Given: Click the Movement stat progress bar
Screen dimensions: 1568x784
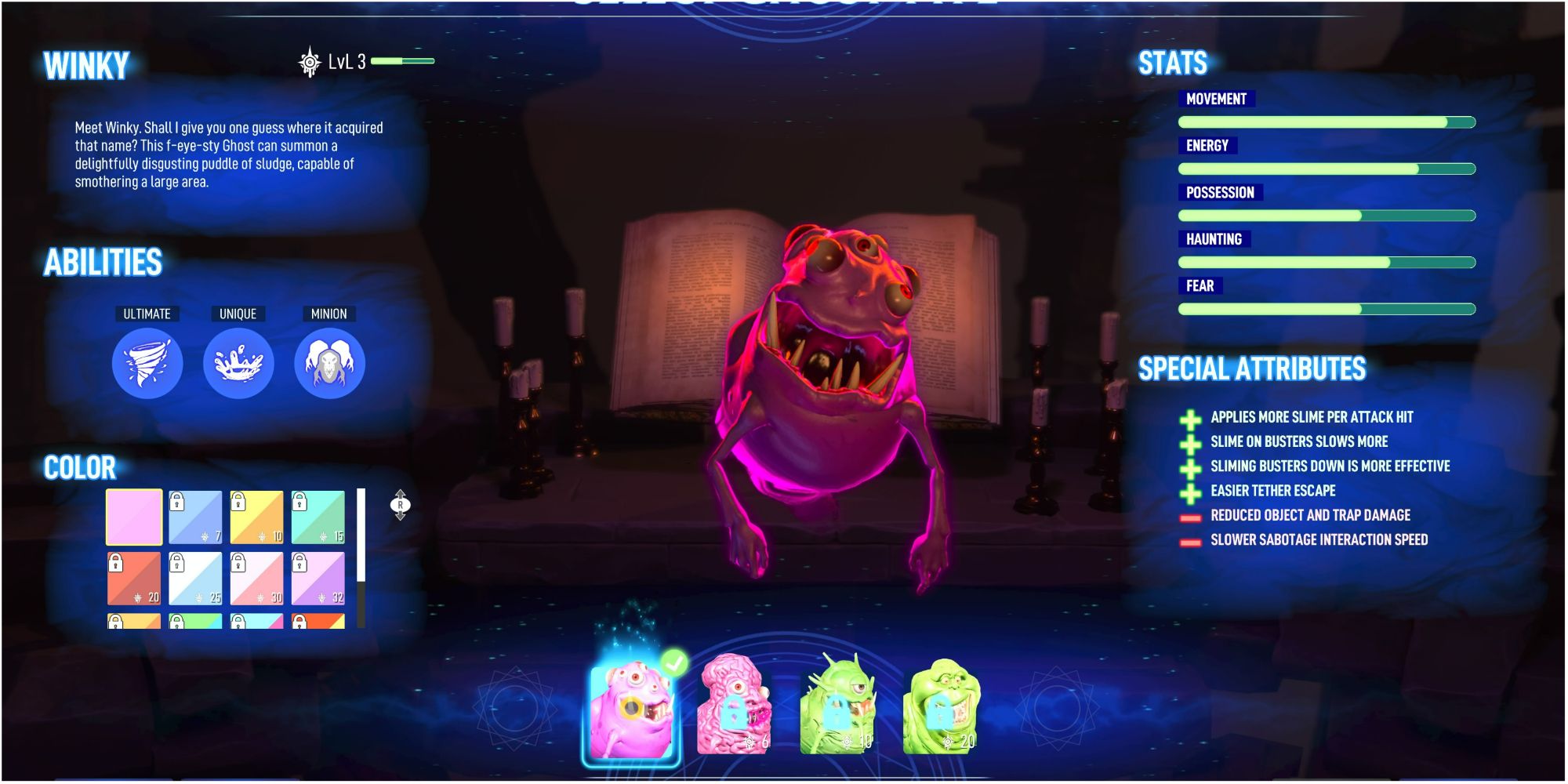Looking at the screenshot, I should pos(1325,122).
